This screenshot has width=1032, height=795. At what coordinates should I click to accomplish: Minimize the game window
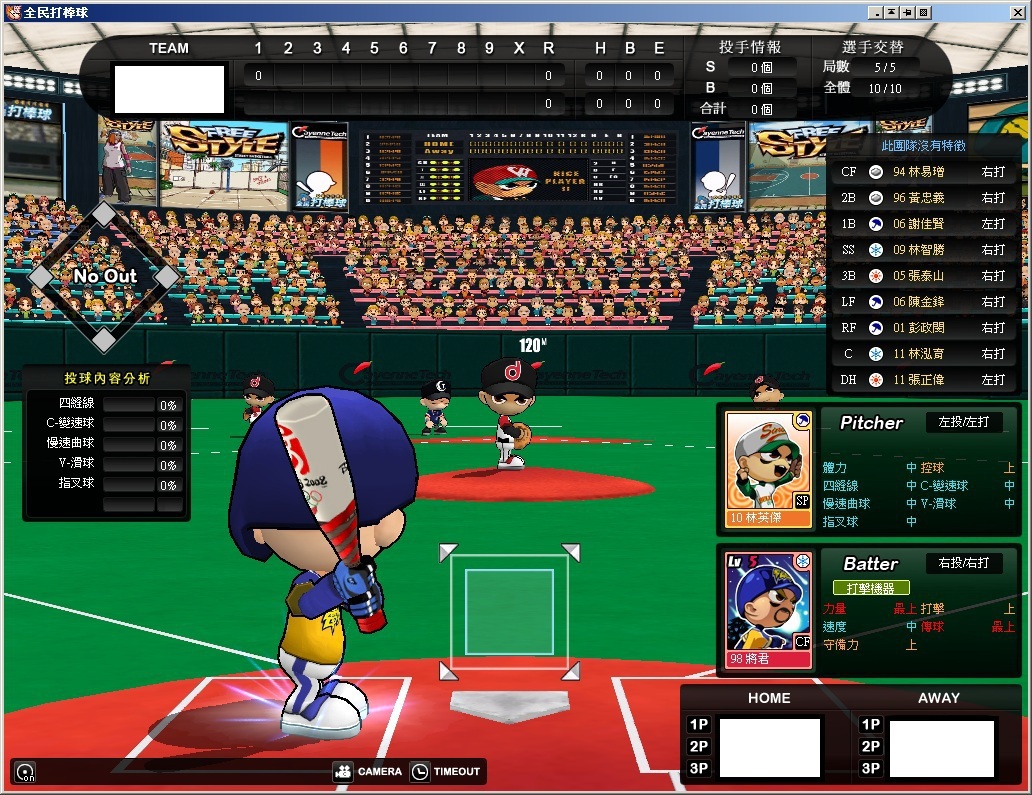(875, 12)
